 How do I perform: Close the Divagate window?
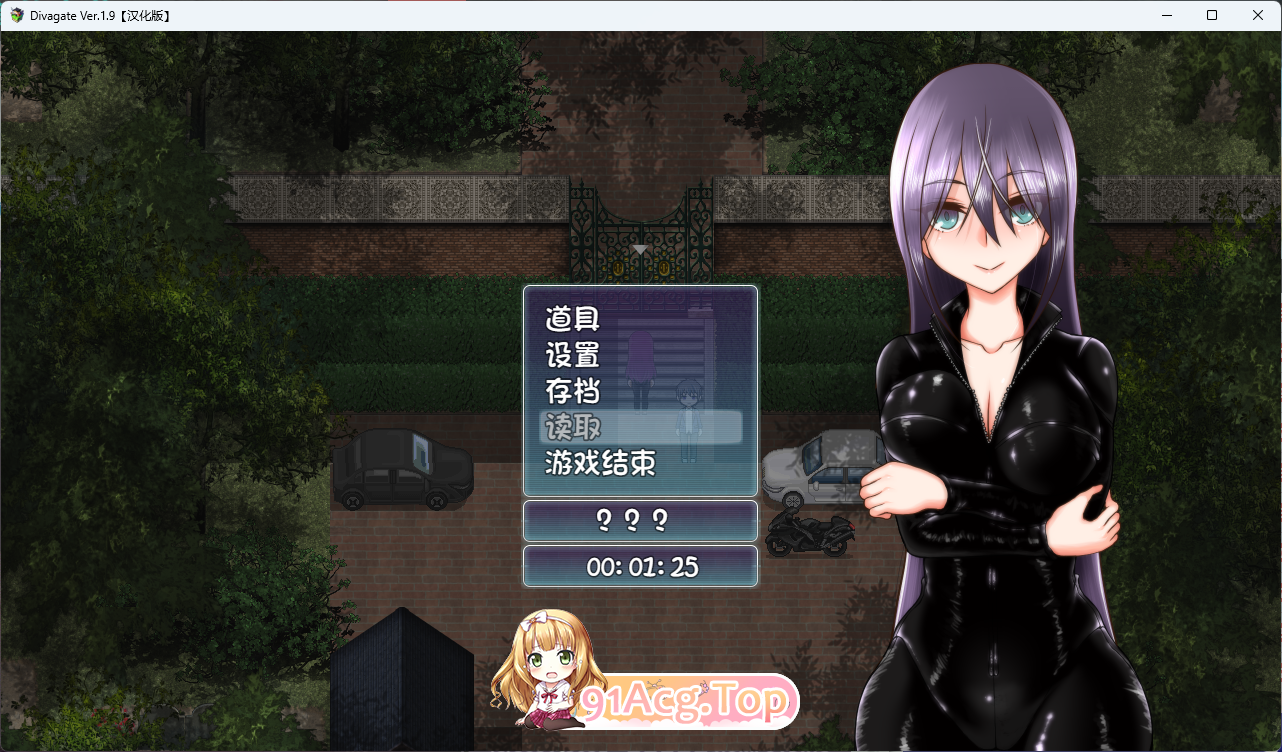(1258, 15)
